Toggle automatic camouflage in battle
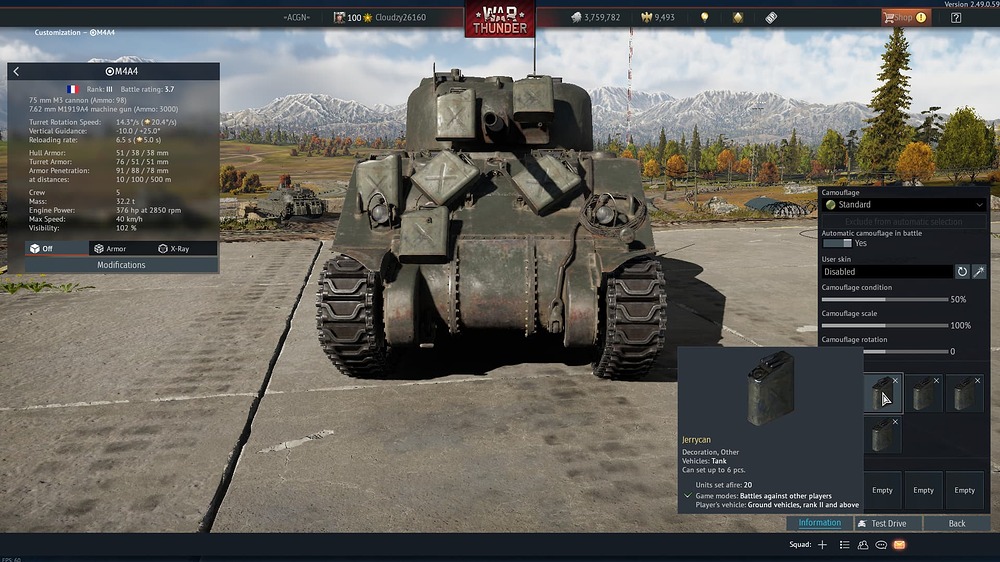The width and height of the screenshot is (1000, 562). click(x=837, y=243)
